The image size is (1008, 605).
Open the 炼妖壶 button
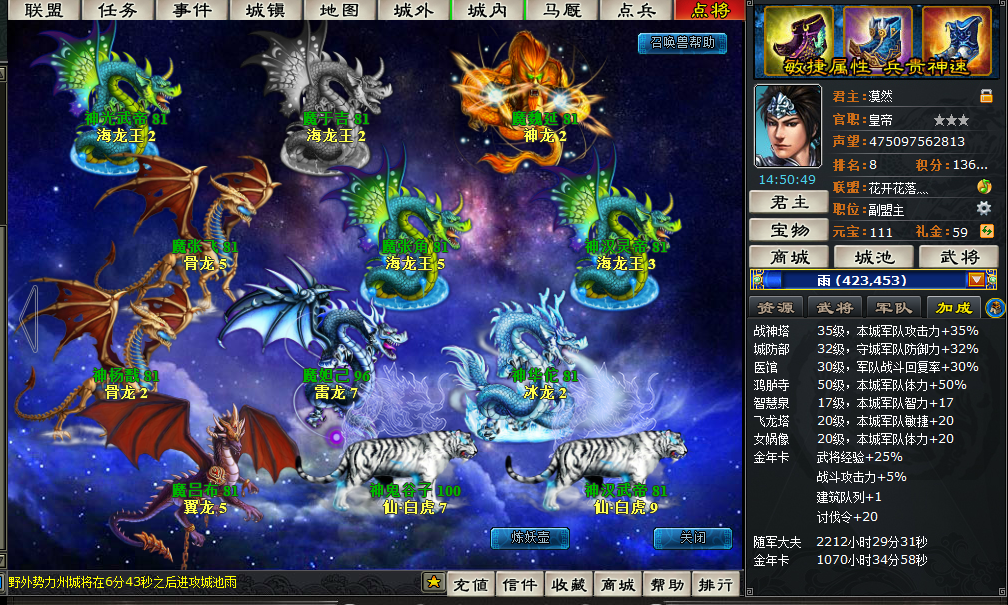tap(529, 538)
